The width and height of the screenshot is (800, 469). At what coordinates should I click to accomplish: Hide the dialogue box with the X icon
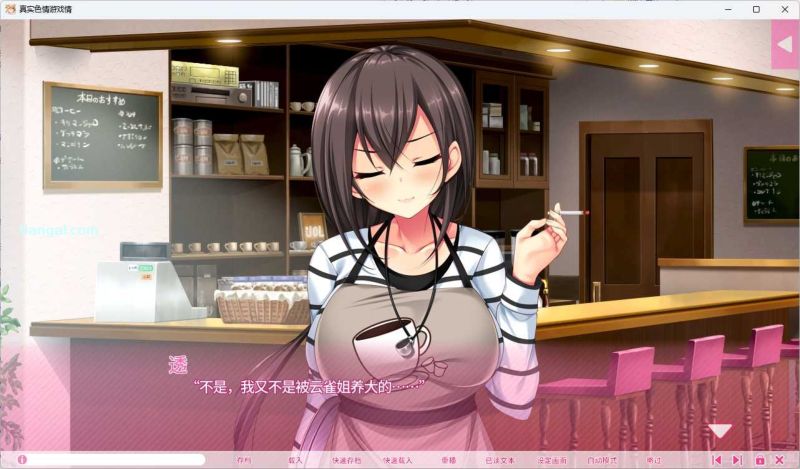pyautogui.click(x=781, y=460)
